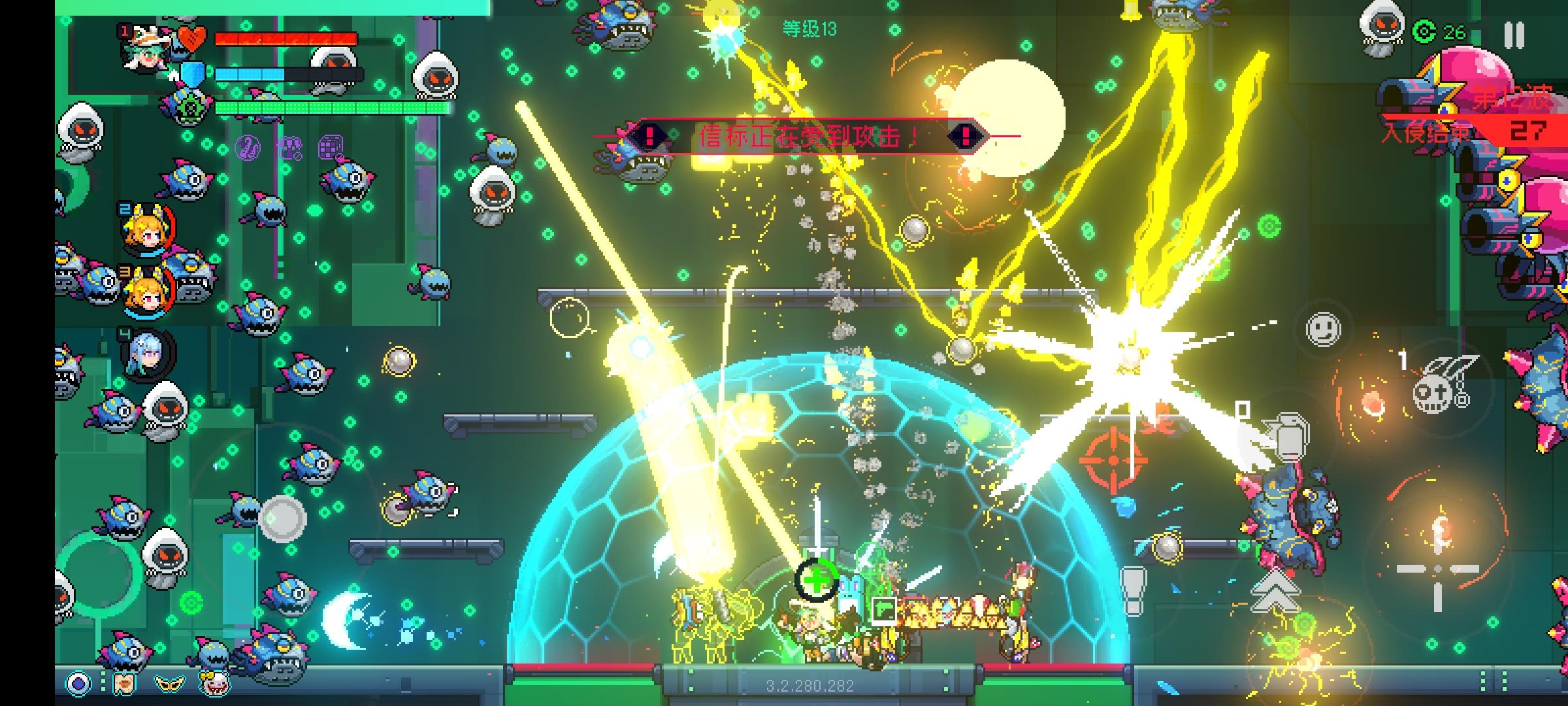
Task: Select teammate 4's blue-haired portrait
Action: [148, 354]
